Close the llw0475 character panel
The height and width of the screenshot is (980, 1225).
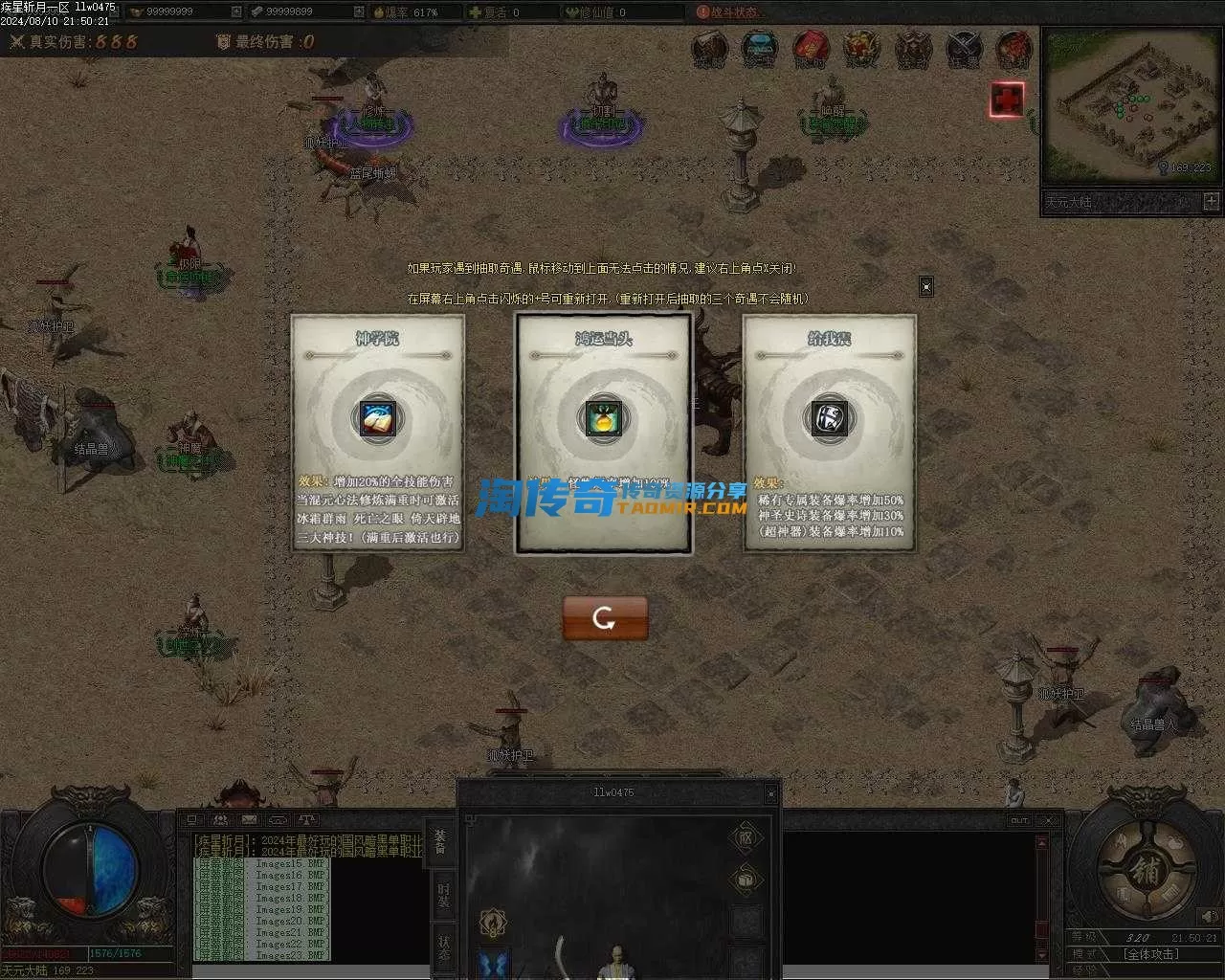coord(770,793)
